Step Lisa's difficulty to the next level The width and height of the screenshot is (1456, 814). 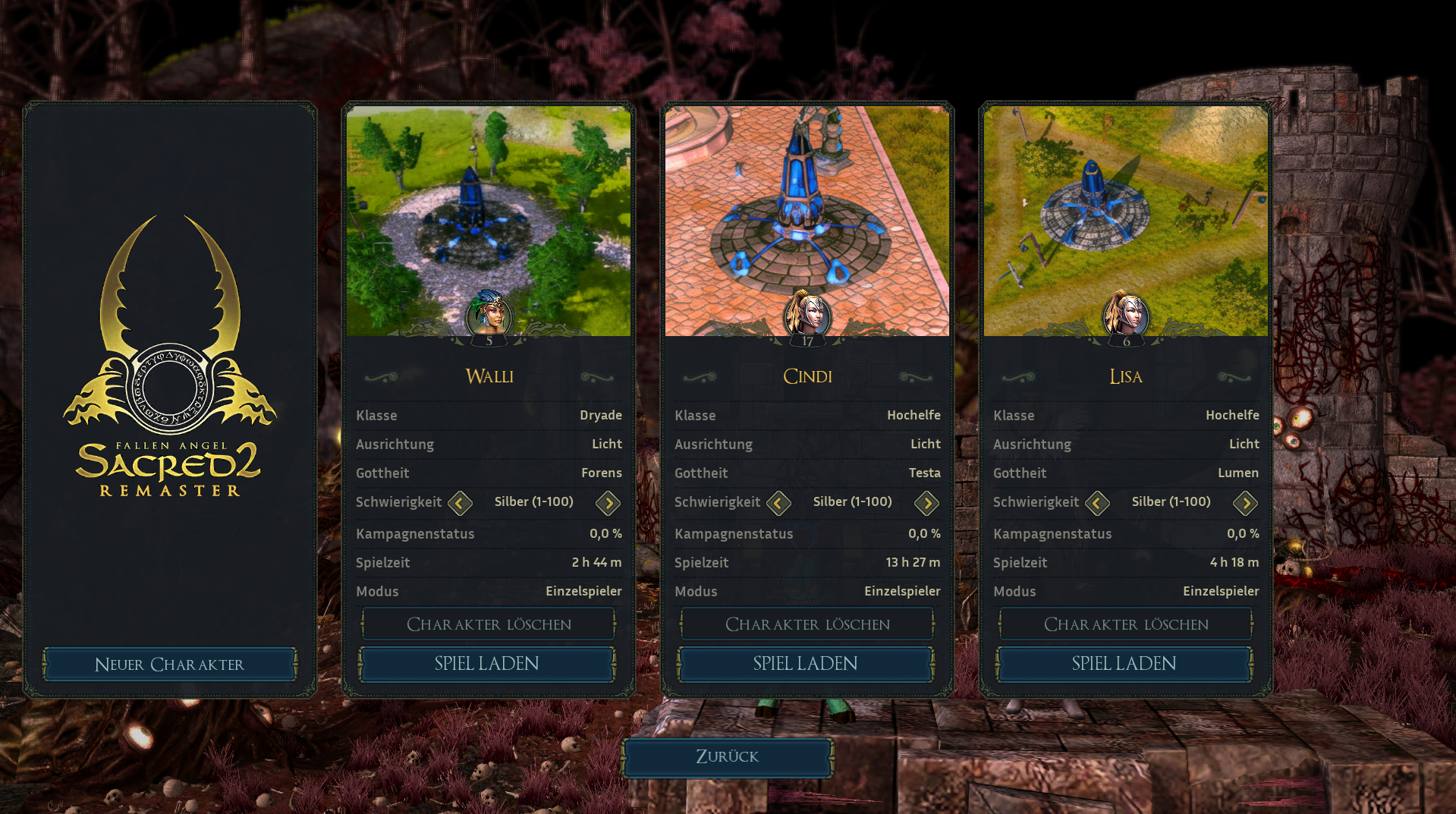(x=1245, y=502)
